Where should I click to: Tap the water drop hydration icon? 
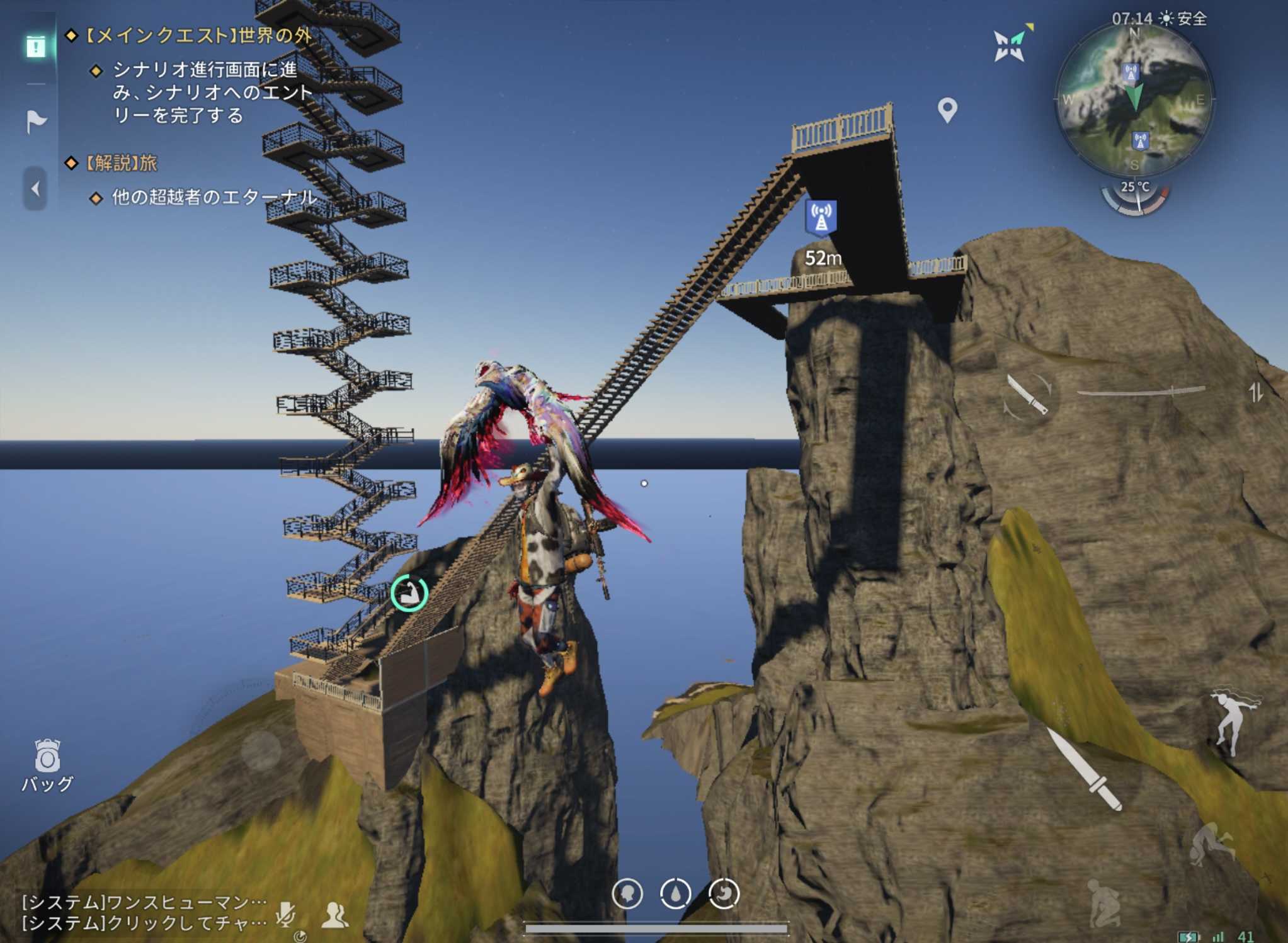(675, 893)
